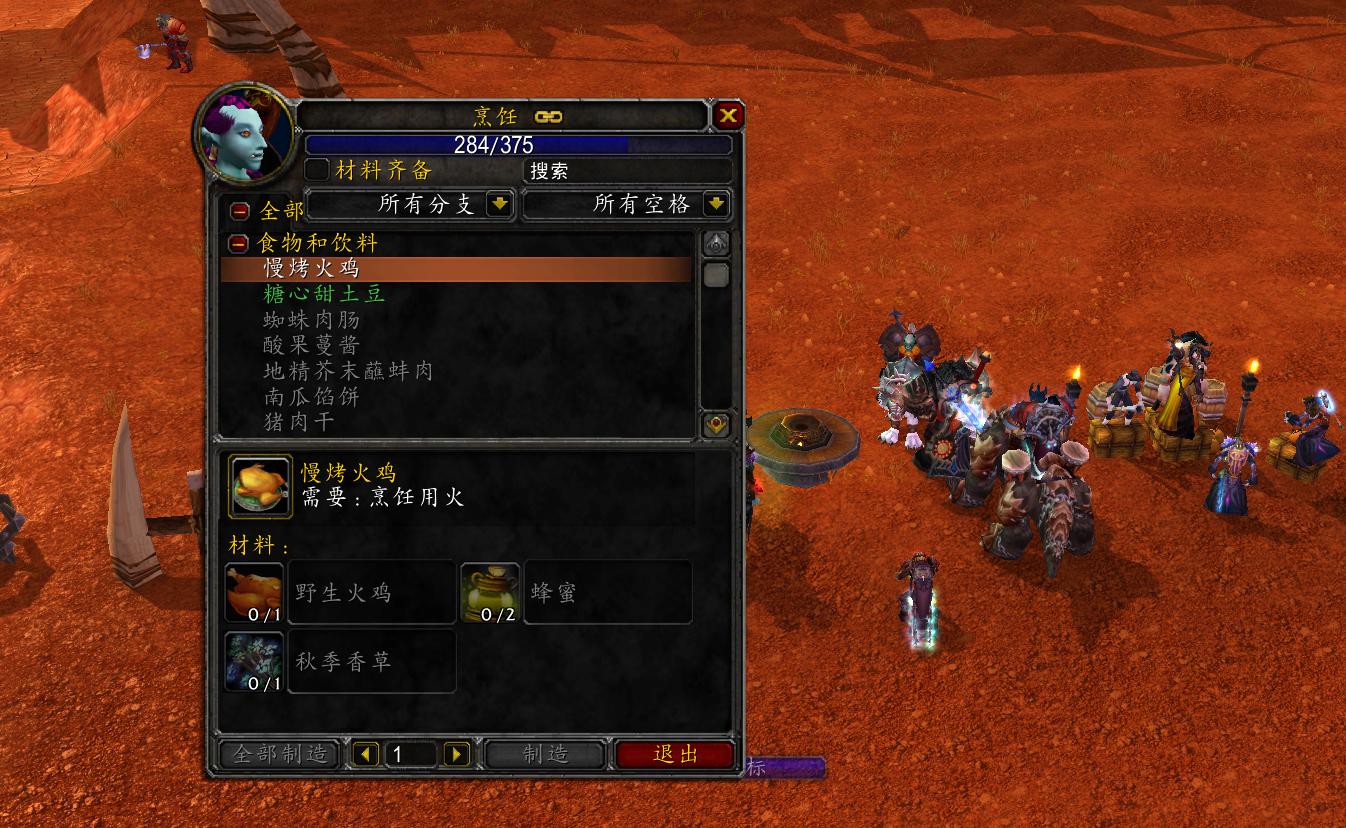Click the 制造 button to craft
Viewport: 1346px width, 828px height.
(x=544, y=755)
